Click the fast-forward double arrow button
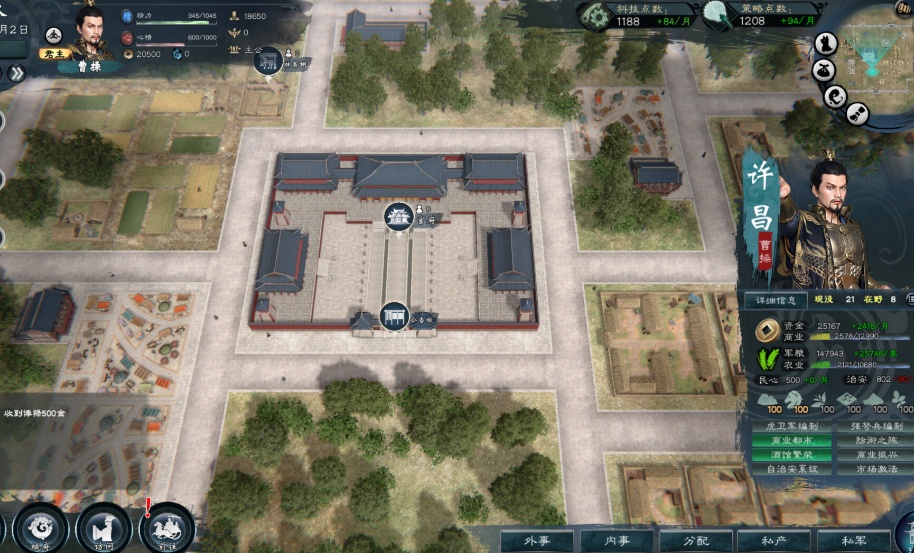The width and height of the screenshot is (914, 553). point(17,73)
